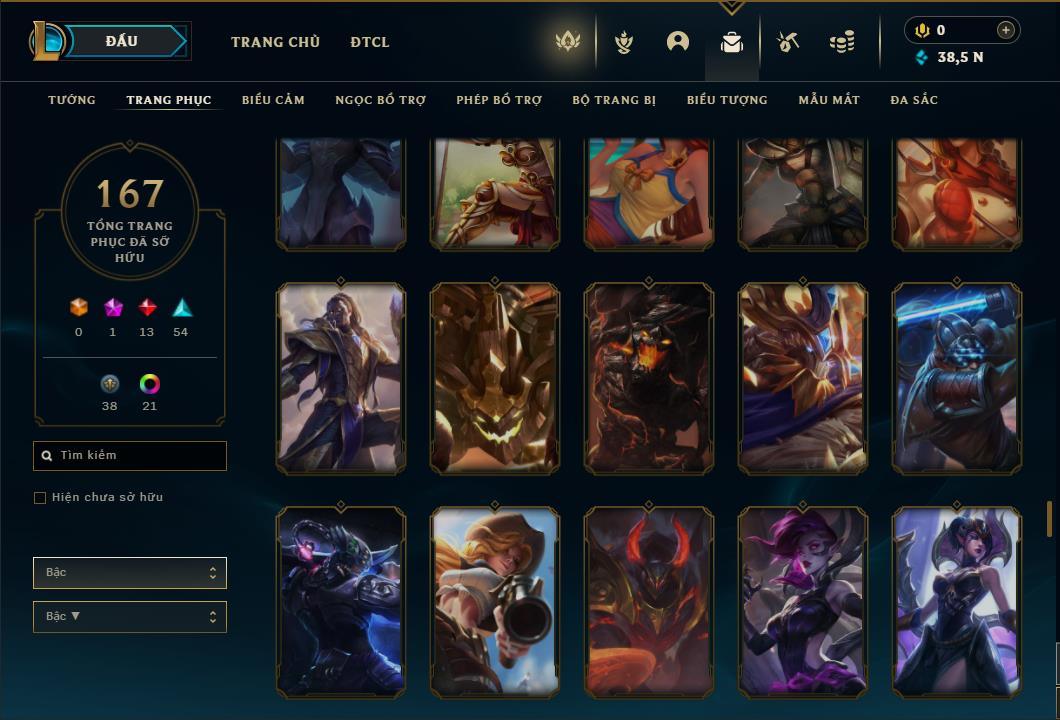Screen dimensions: 1060x720
Task: Switch to the TƯỚNG tab
Action: 72,100
